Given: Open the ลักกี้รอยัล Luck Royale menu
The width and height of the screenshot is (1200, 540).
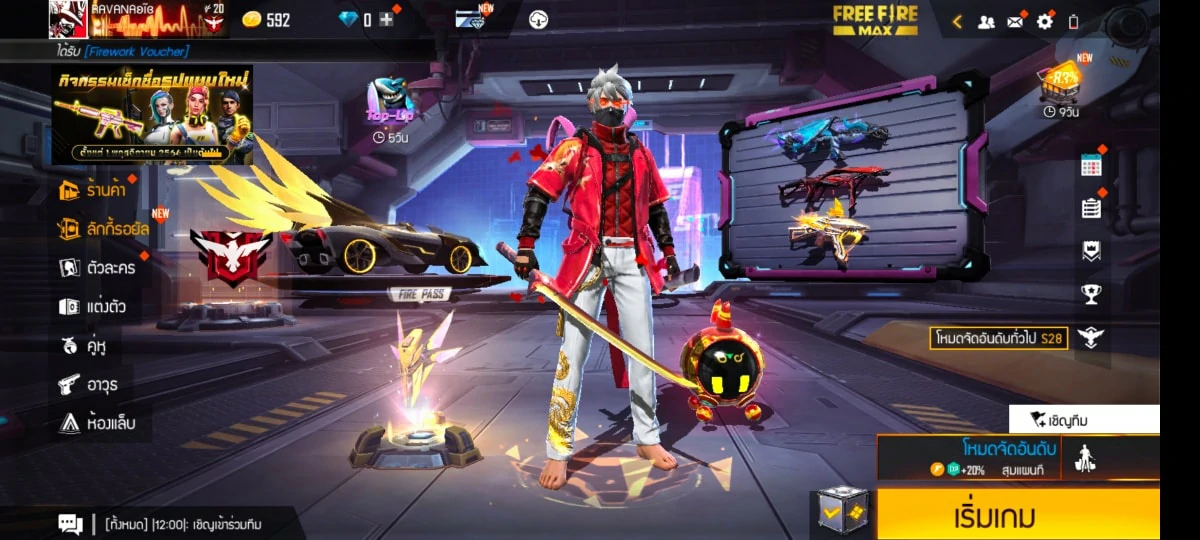Looking at the screenshot, I should 103,229.
